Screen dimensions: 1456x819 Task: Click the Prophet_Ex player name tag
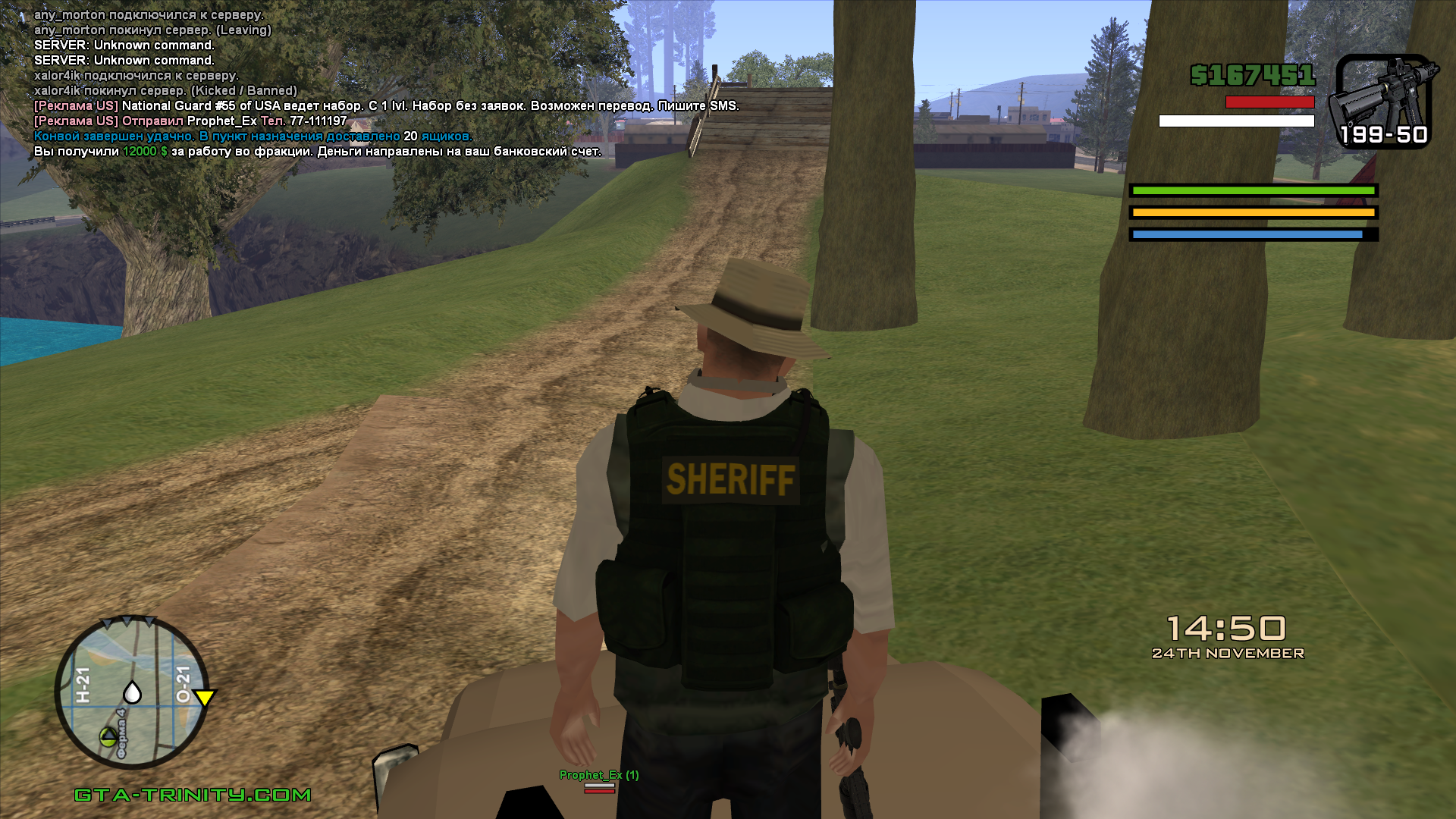click(x=598, y=775)
